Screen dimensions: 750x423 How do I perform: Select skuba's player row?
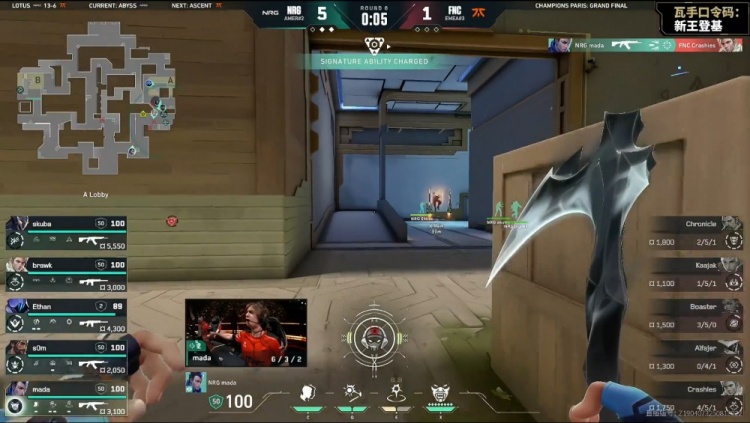click(x=66, y=232)
